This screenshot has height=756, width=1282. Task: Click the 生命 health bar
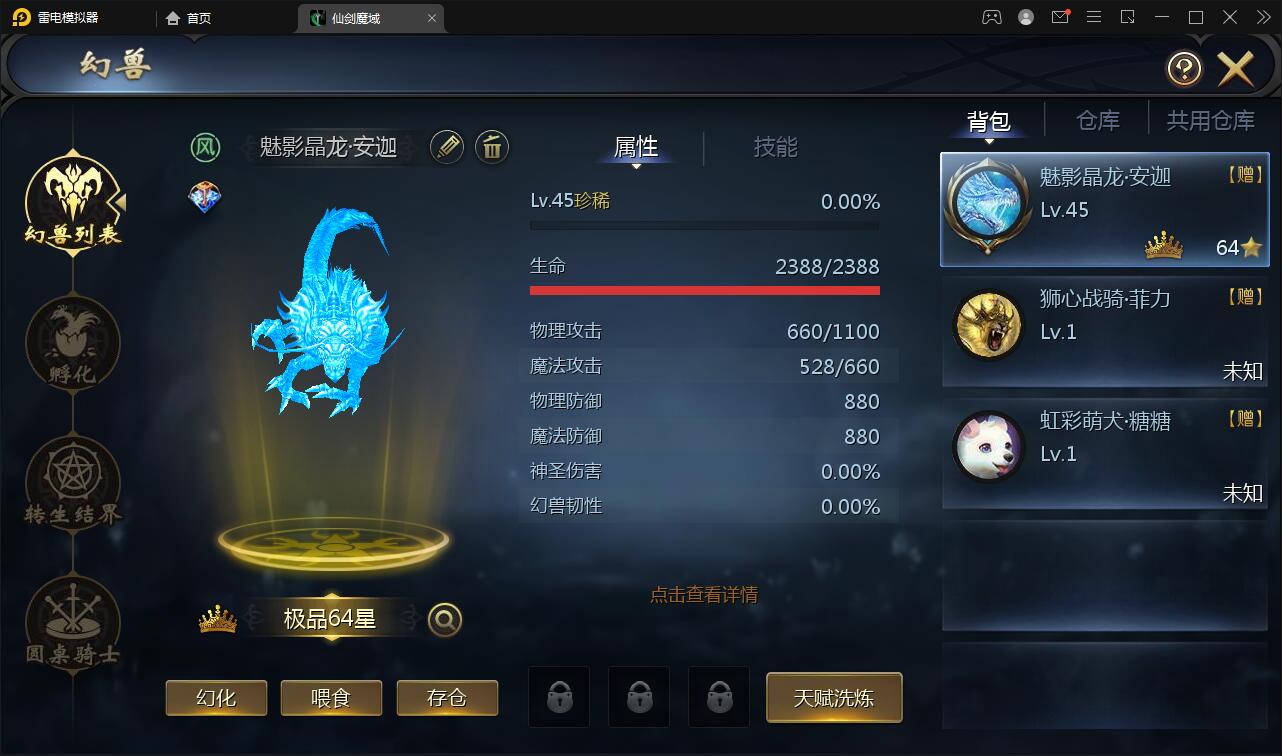click(704, 288)
